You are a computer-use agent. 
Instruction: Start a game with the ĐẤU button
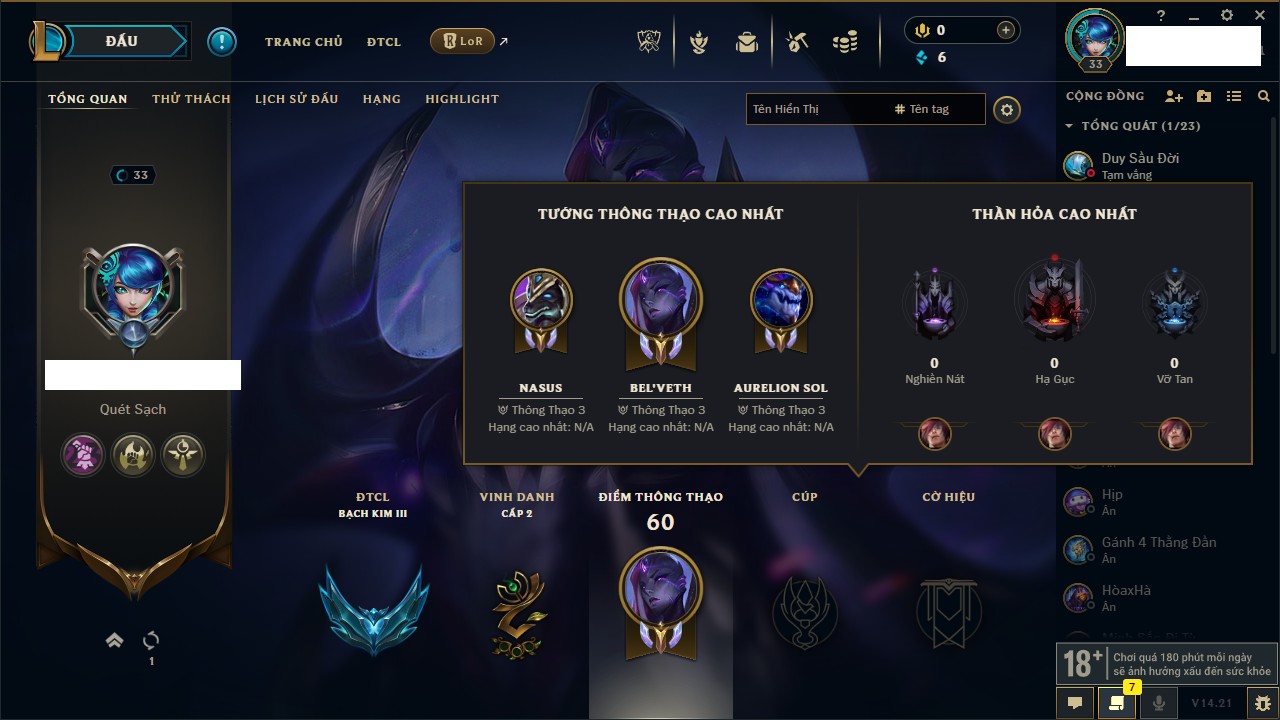(122, 41)
